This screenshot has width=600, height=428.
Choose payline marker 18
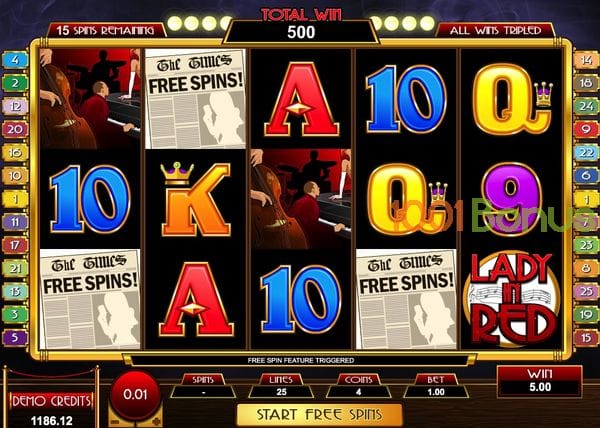tap(585, 82)
